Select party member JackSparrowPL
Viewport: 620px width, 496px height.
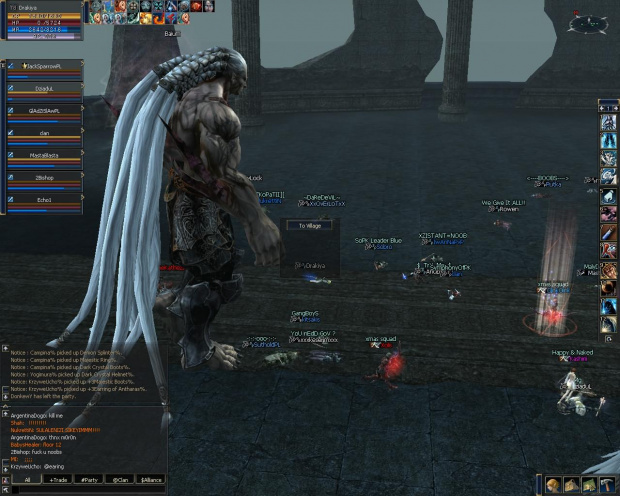coord(43,68)
